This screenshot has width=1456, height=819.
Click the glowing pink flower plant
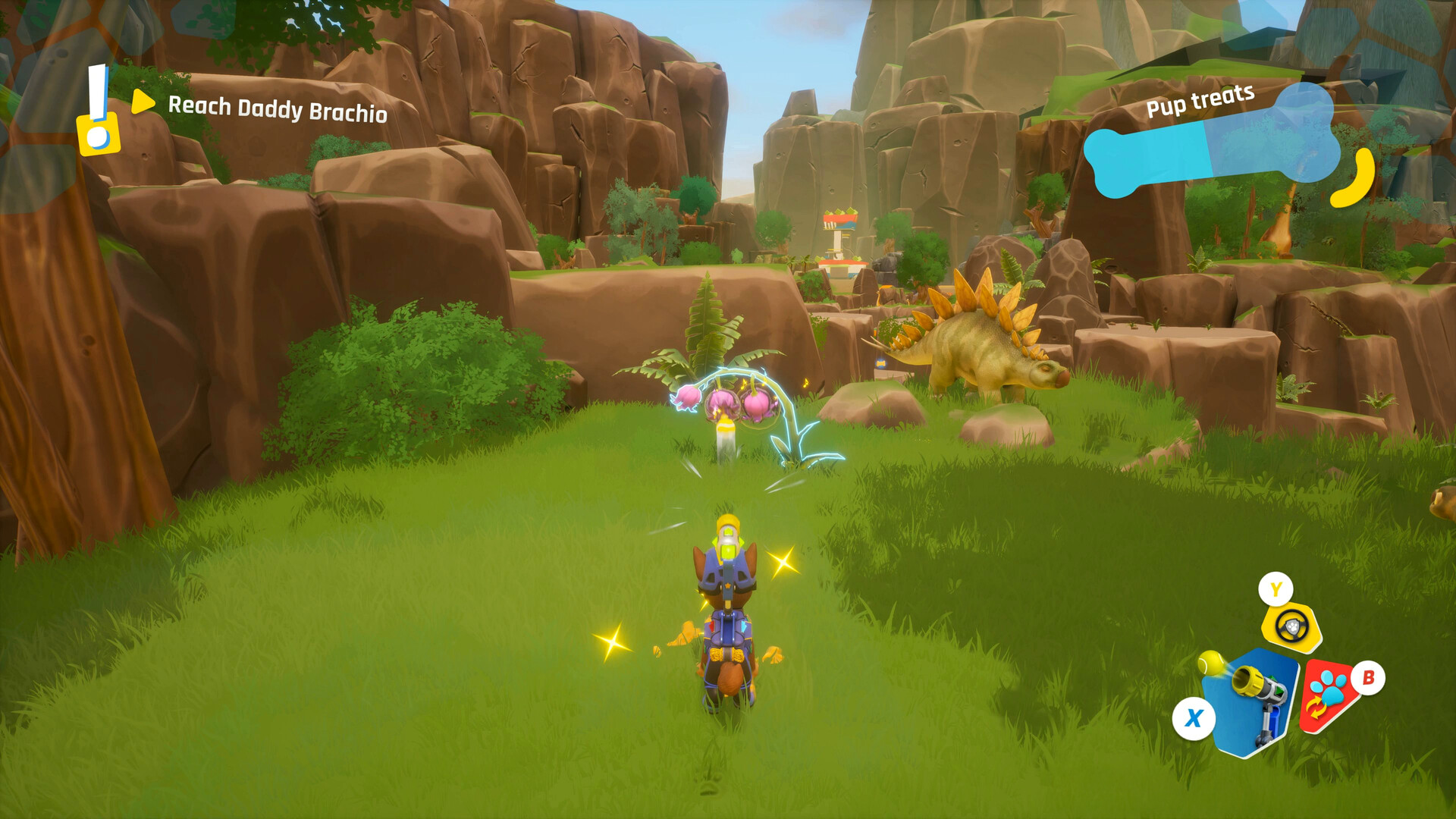click(x=728, y=402)
